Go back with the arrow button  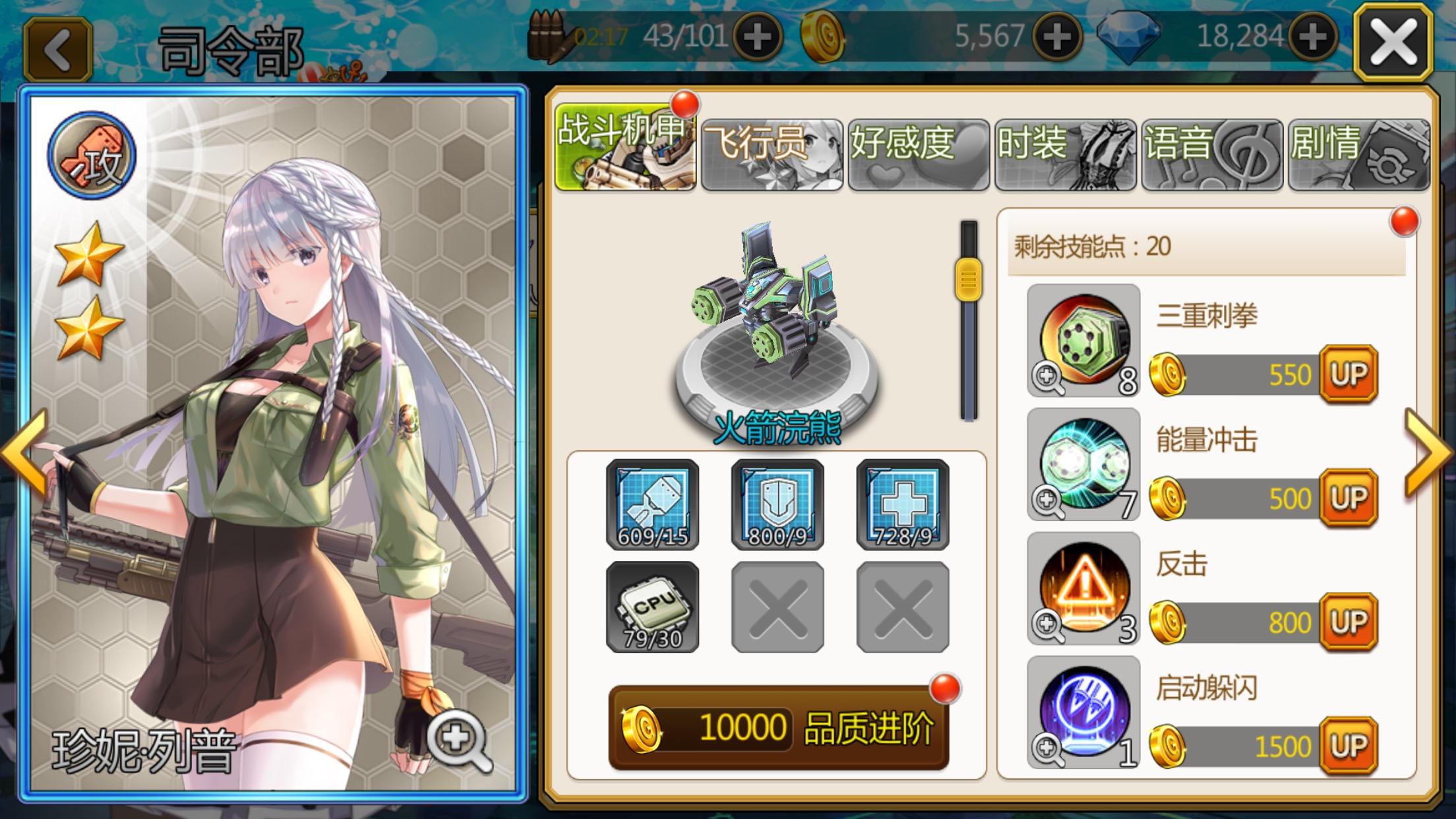point(58,49)
